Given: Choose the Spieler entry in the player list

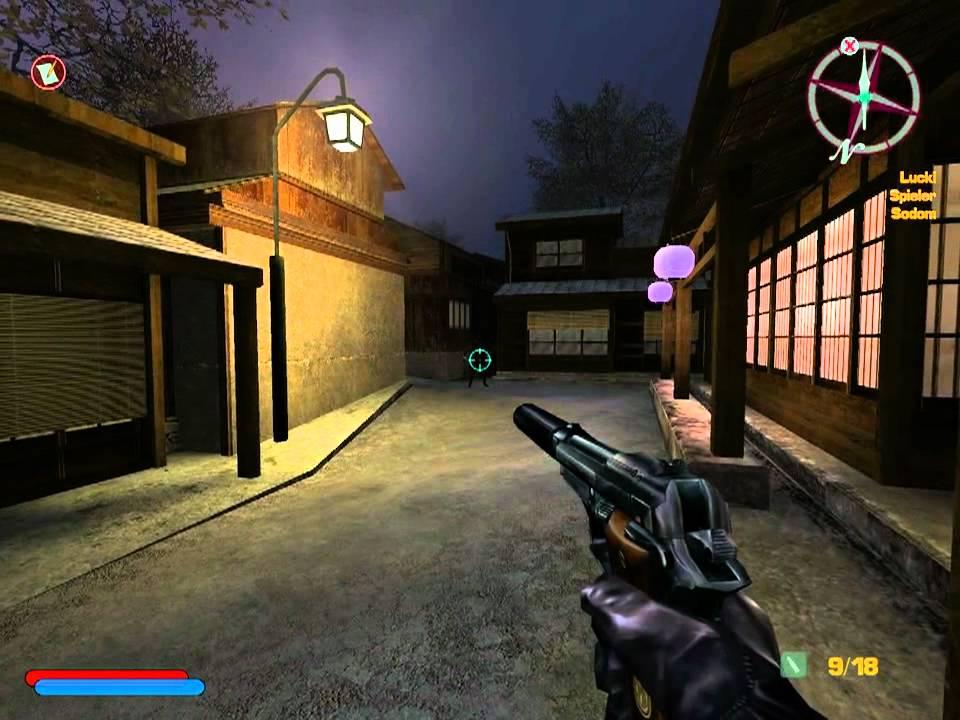Looking at the screenshot, I should pos(912,197).
